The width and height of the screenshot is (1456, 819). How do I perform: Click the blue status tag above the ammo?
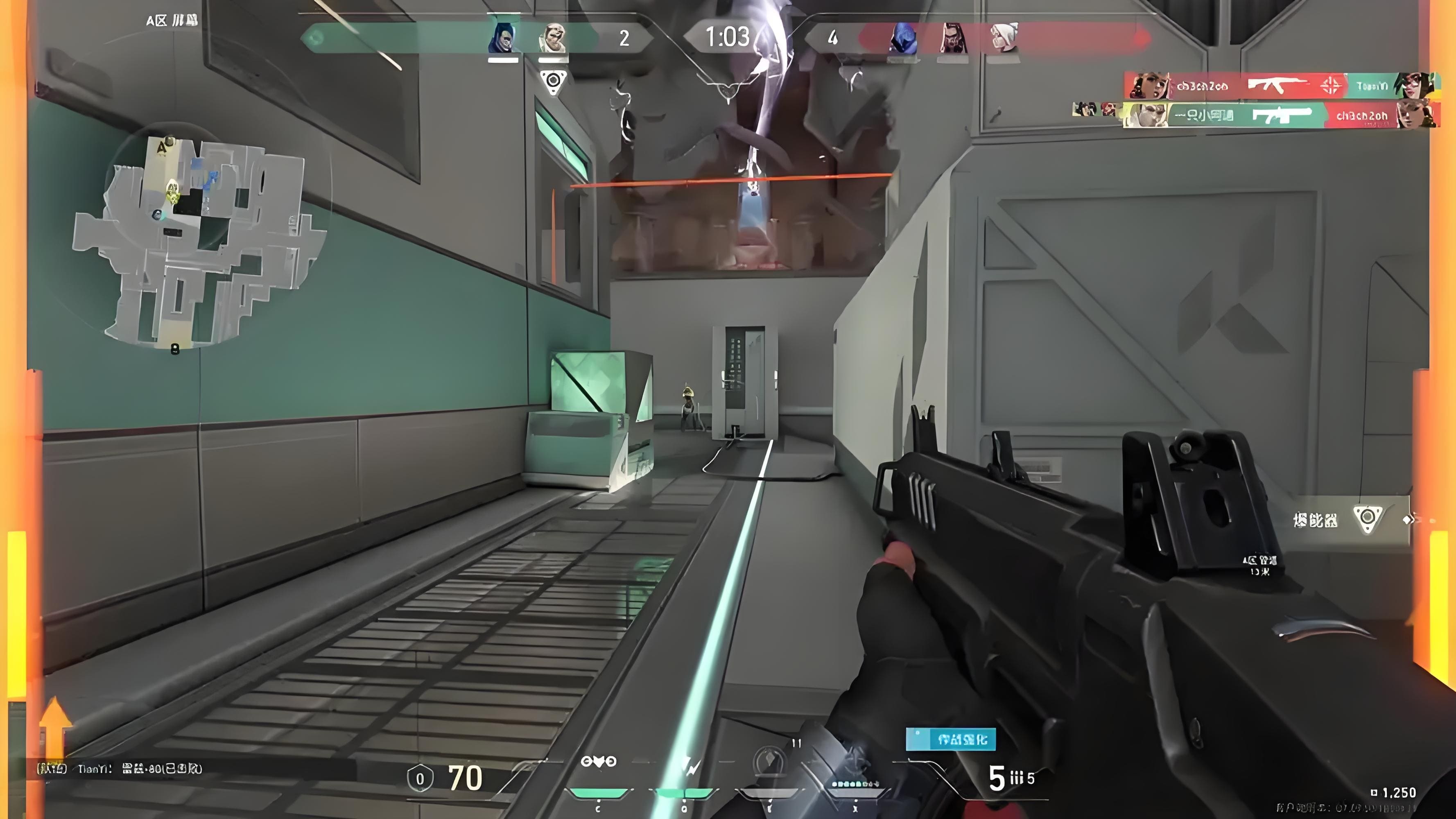[951, 739]
